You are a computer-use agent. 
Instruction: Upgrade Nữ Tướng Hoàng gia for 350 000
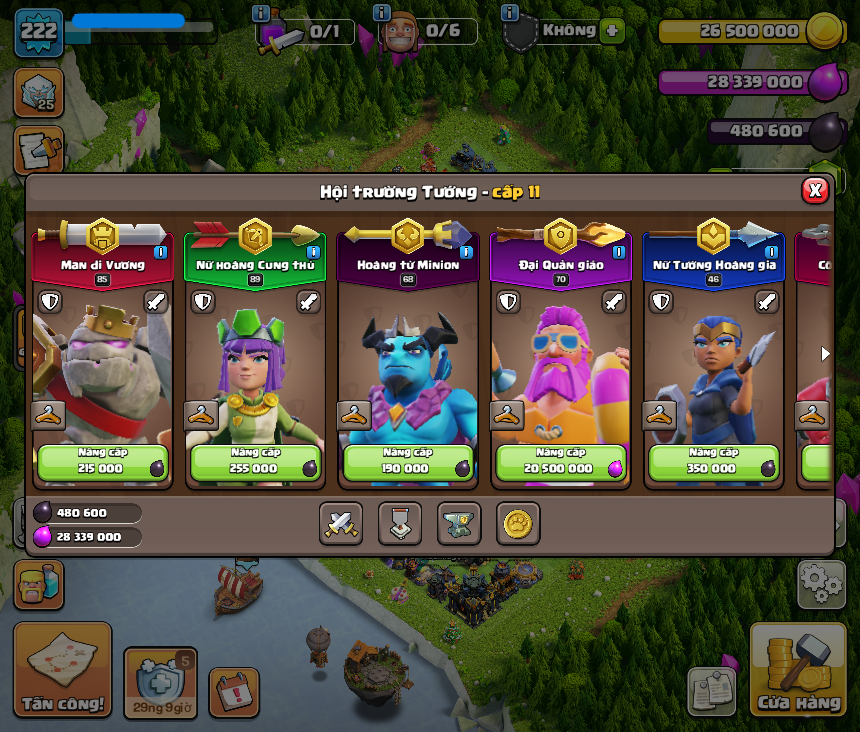tap(714, 462)
